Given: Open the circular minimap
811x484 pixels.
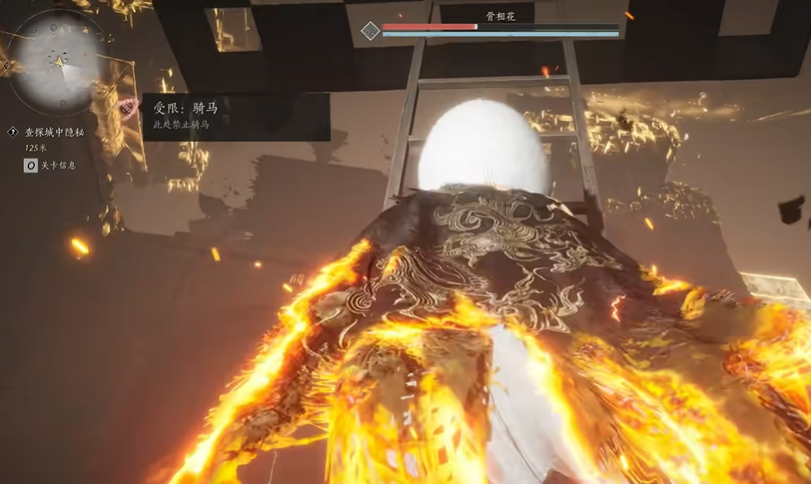Looking at the screenshot, I should click(59, 62).
